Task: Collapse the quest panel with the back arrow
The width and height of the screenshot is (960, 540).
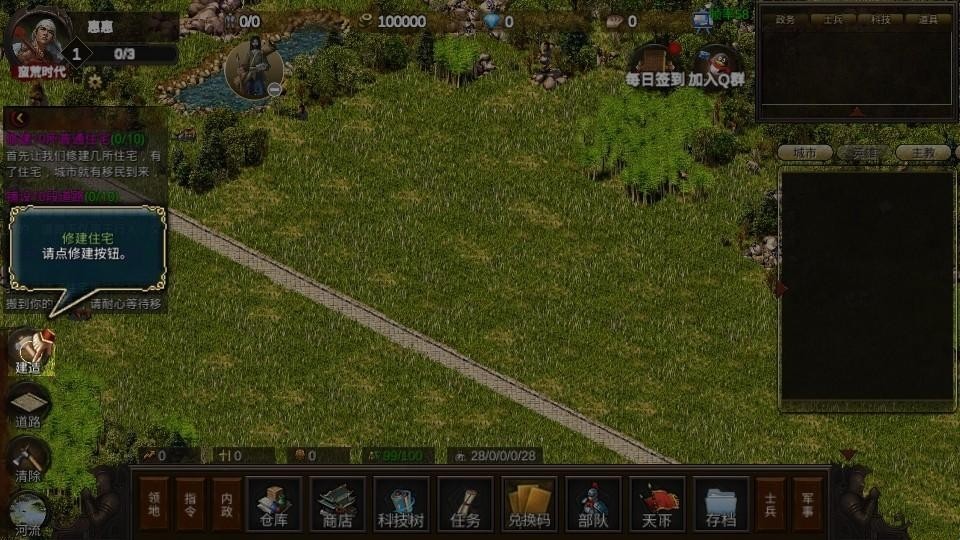Action: (17, 118)
